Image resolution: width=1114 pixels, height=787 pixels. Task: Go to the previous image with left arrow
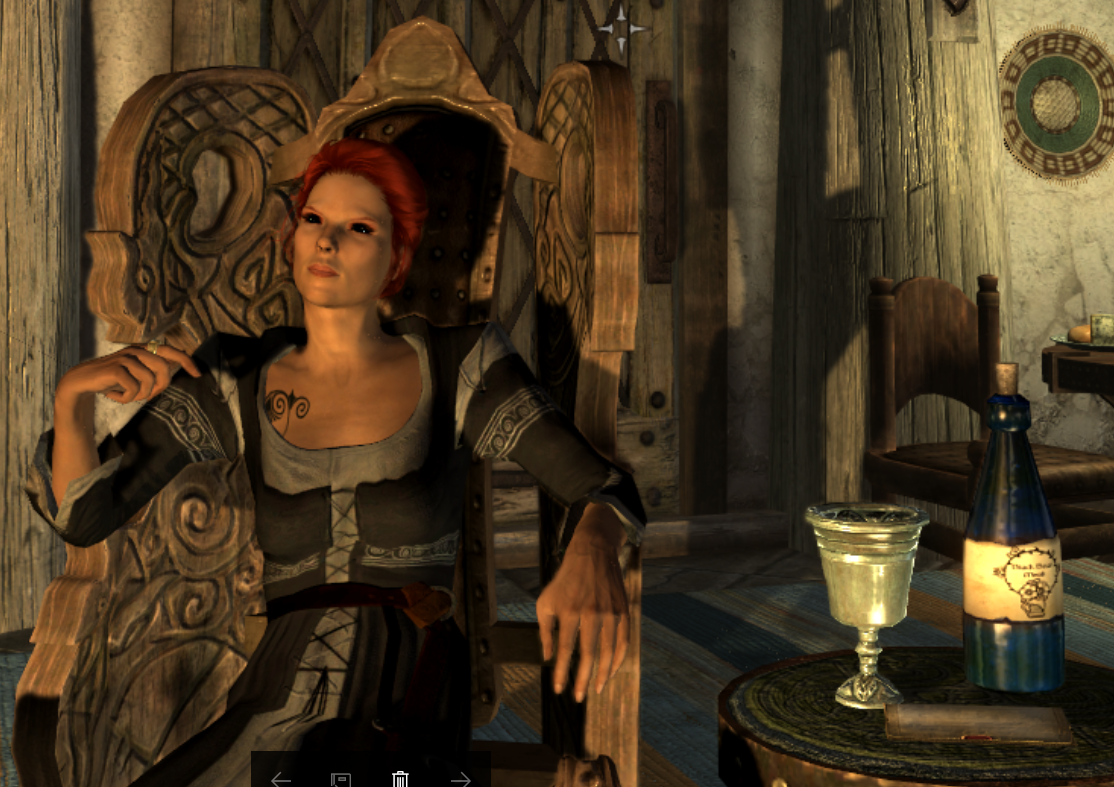(x=281, y=779)
